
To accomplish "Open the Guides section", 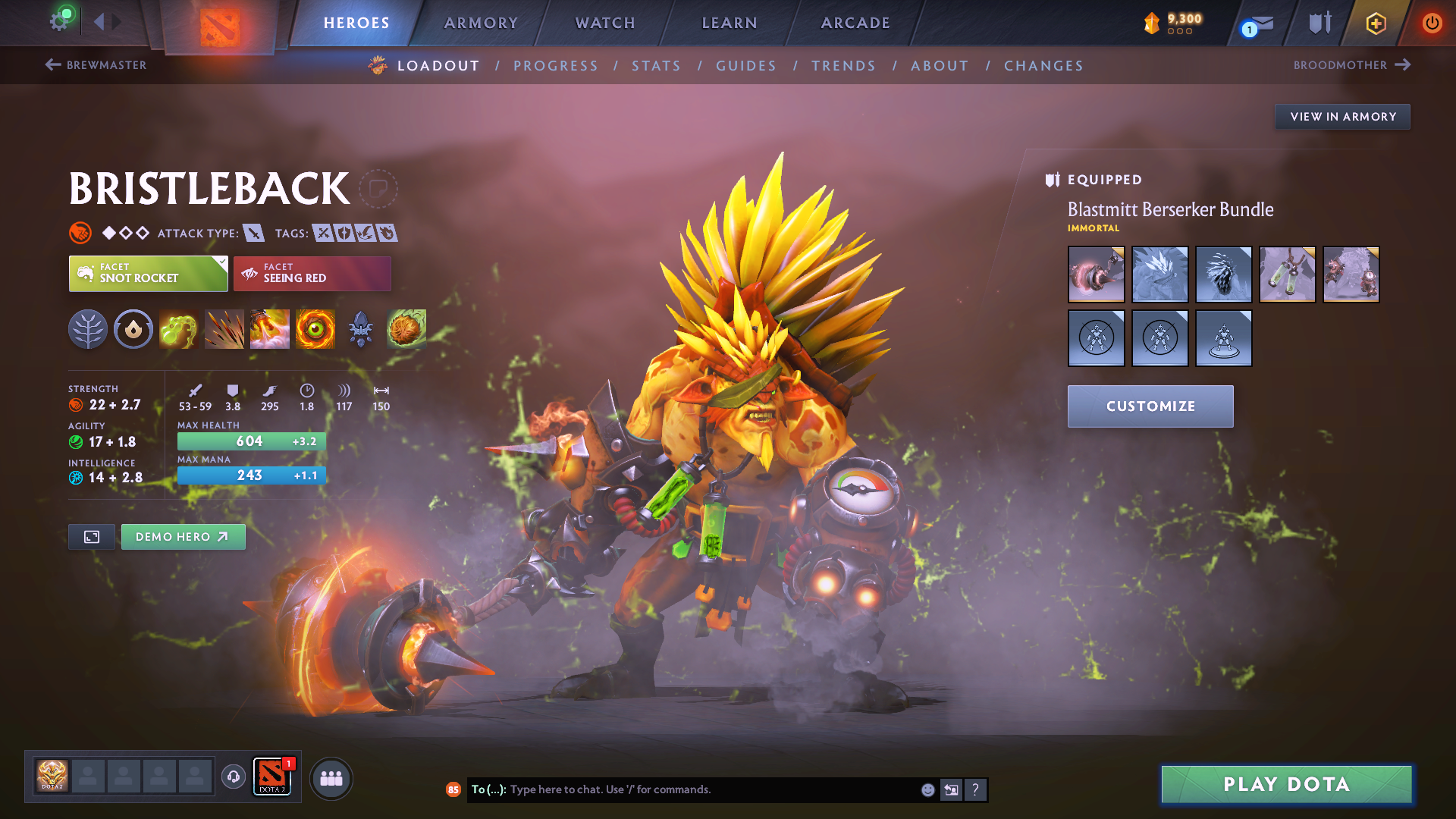I will (x=746, y=66).
